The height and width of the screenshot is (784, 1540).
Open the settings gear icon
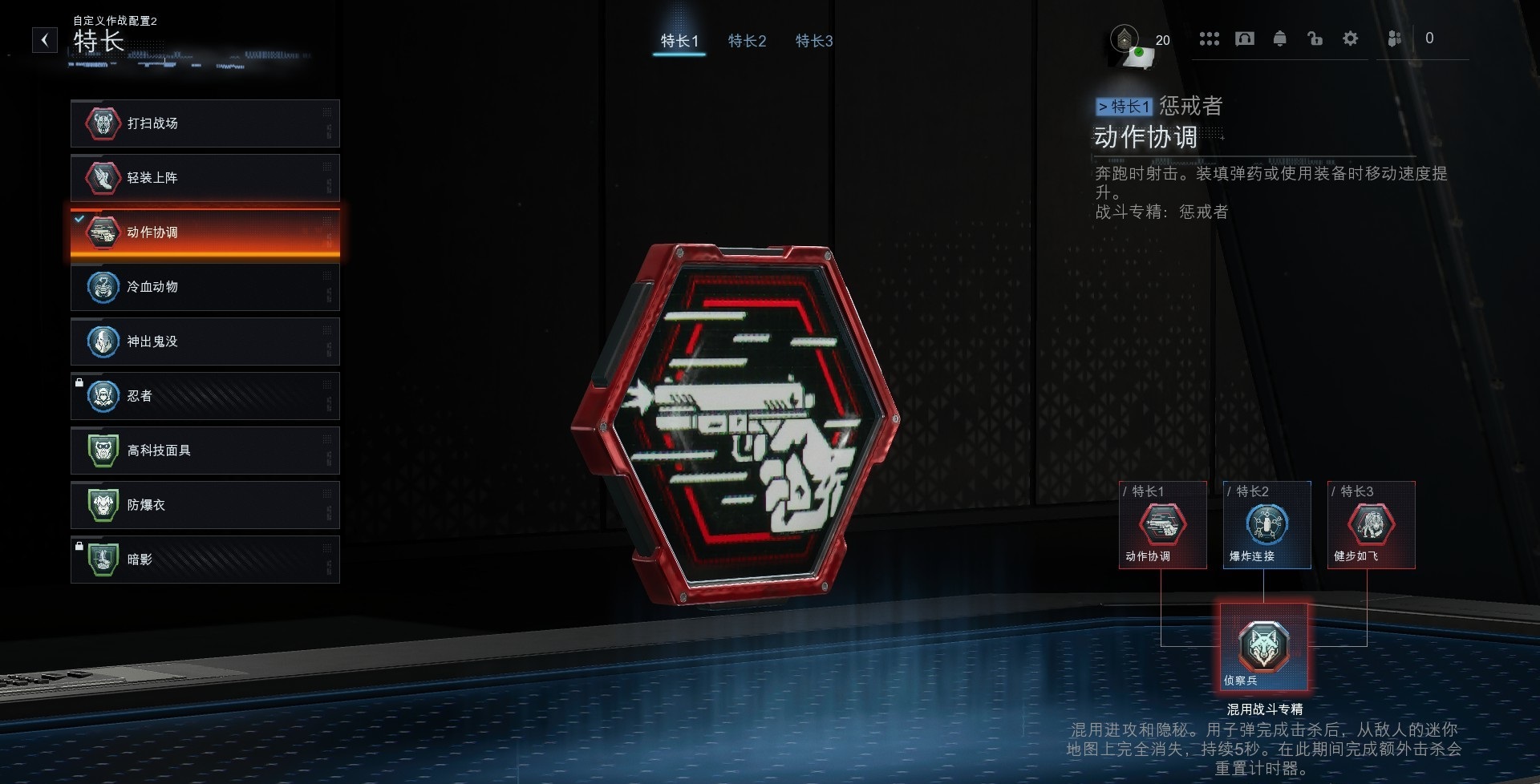pos(1351,38)
